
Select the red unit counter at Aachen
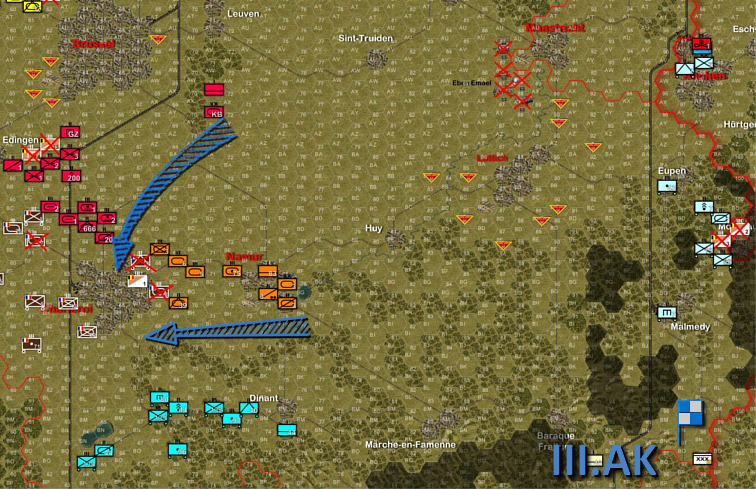point(701,44)
